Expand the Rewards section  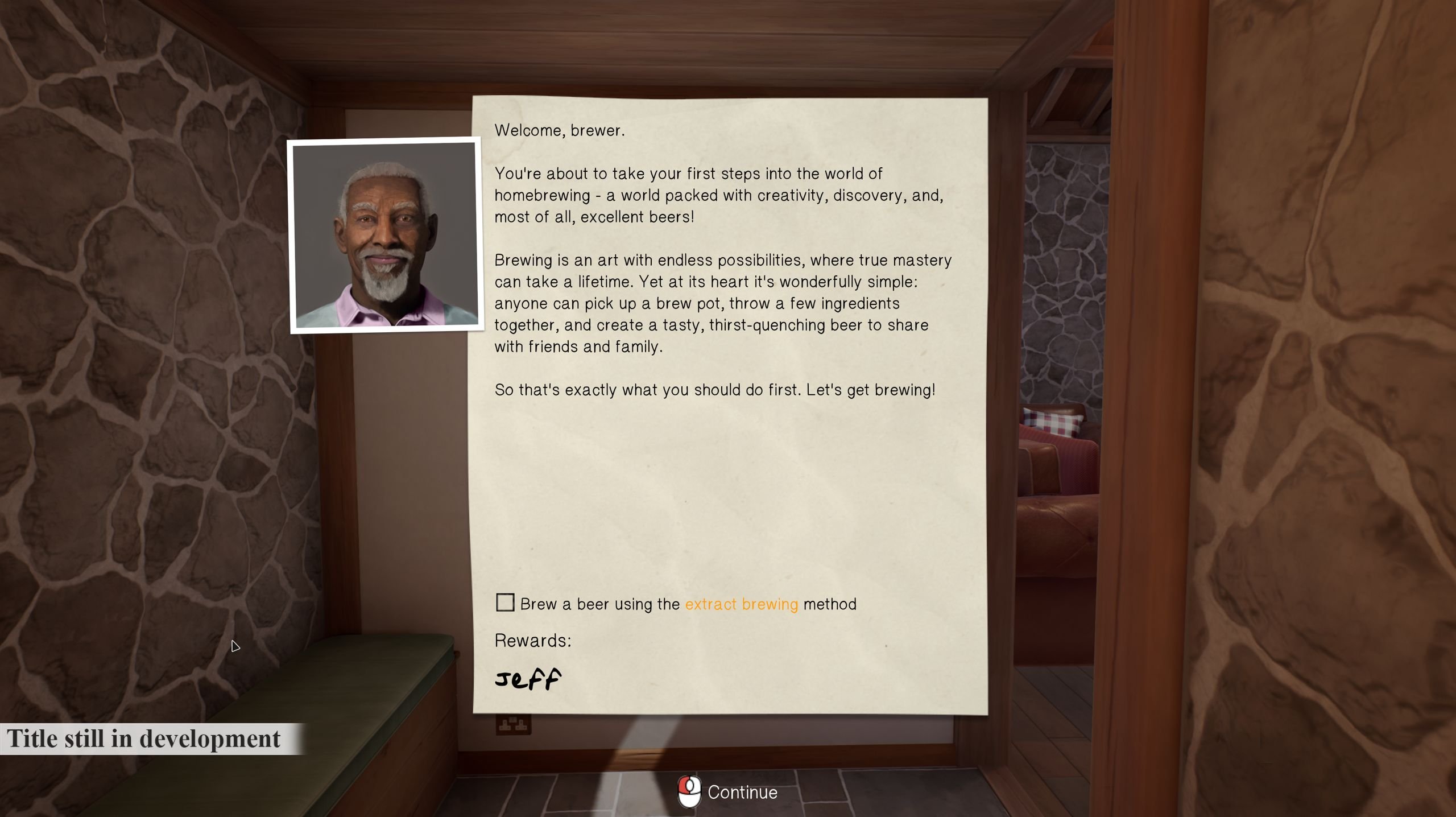click(x=532, y=641)
